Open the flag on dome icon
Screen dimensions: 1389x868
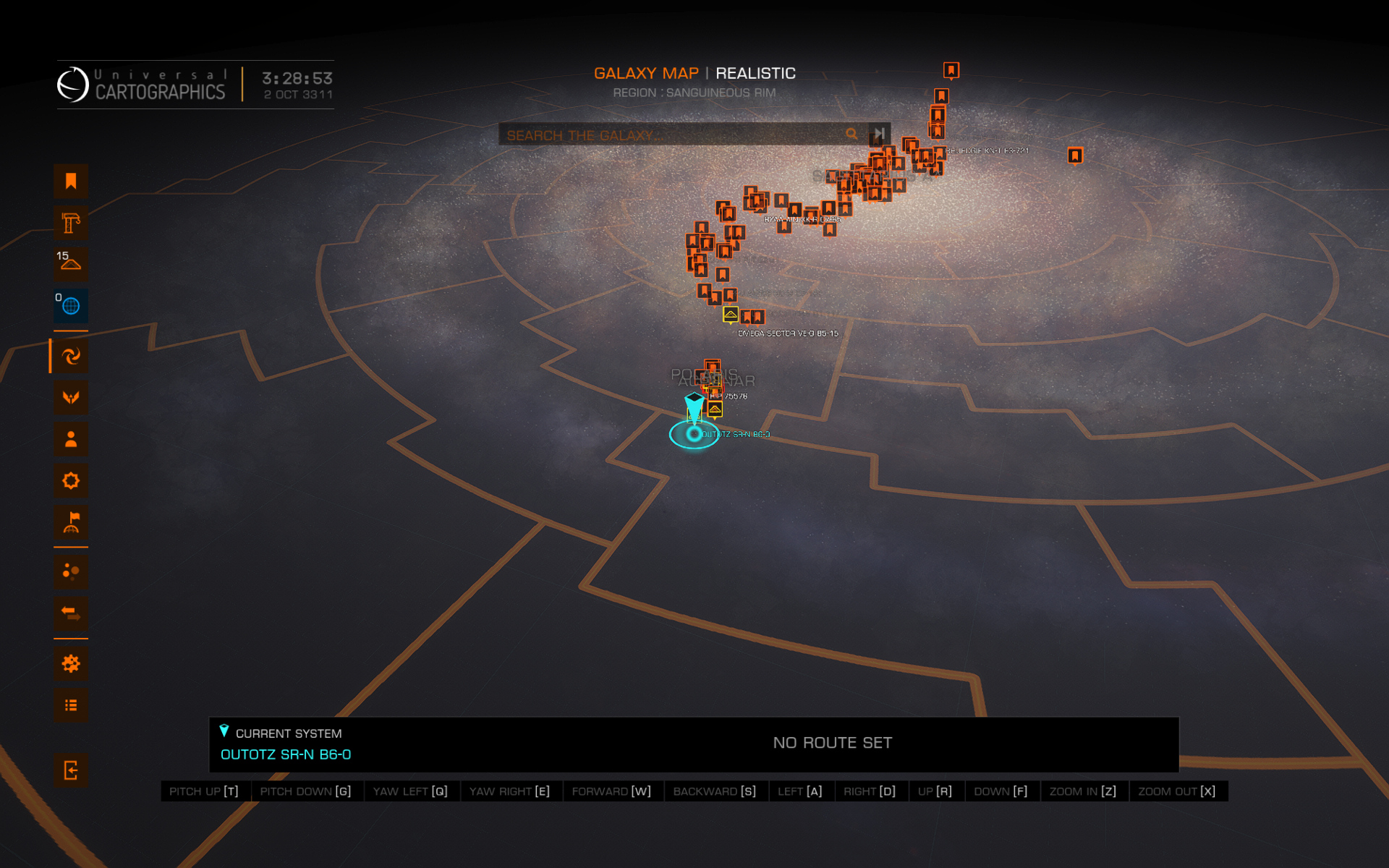(71, 522)
